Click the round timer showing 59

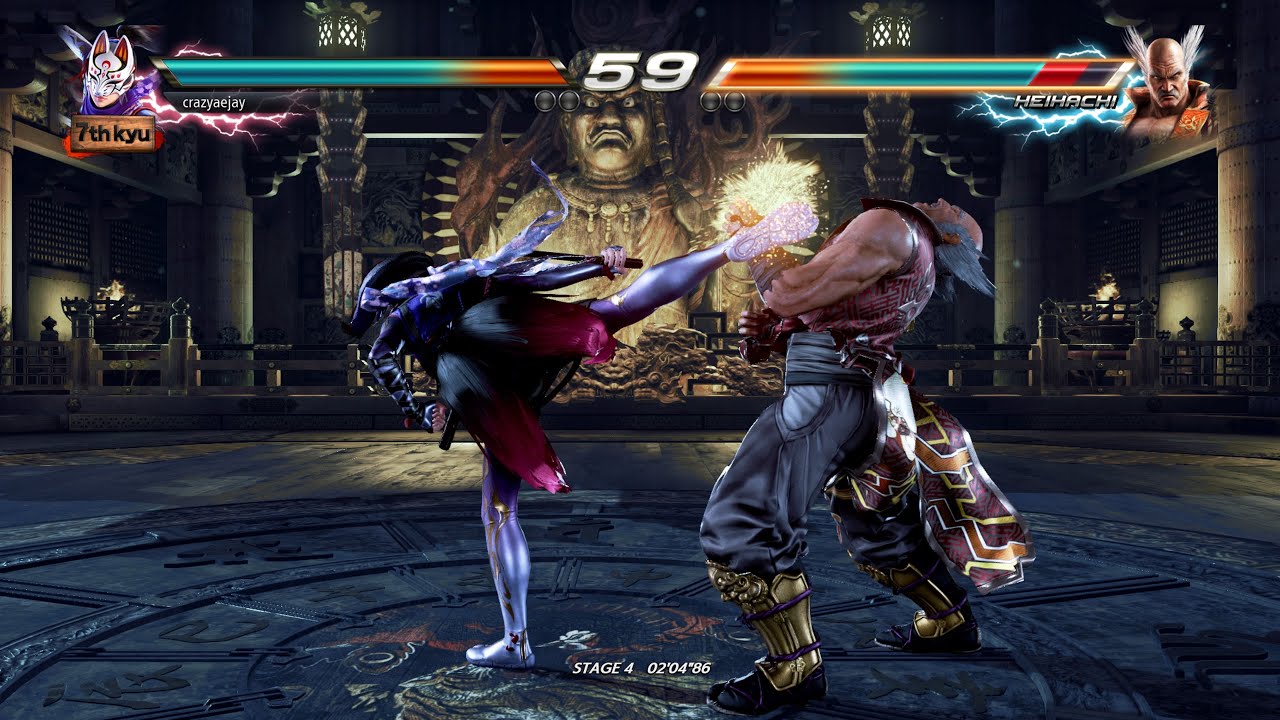click(640, 68)
